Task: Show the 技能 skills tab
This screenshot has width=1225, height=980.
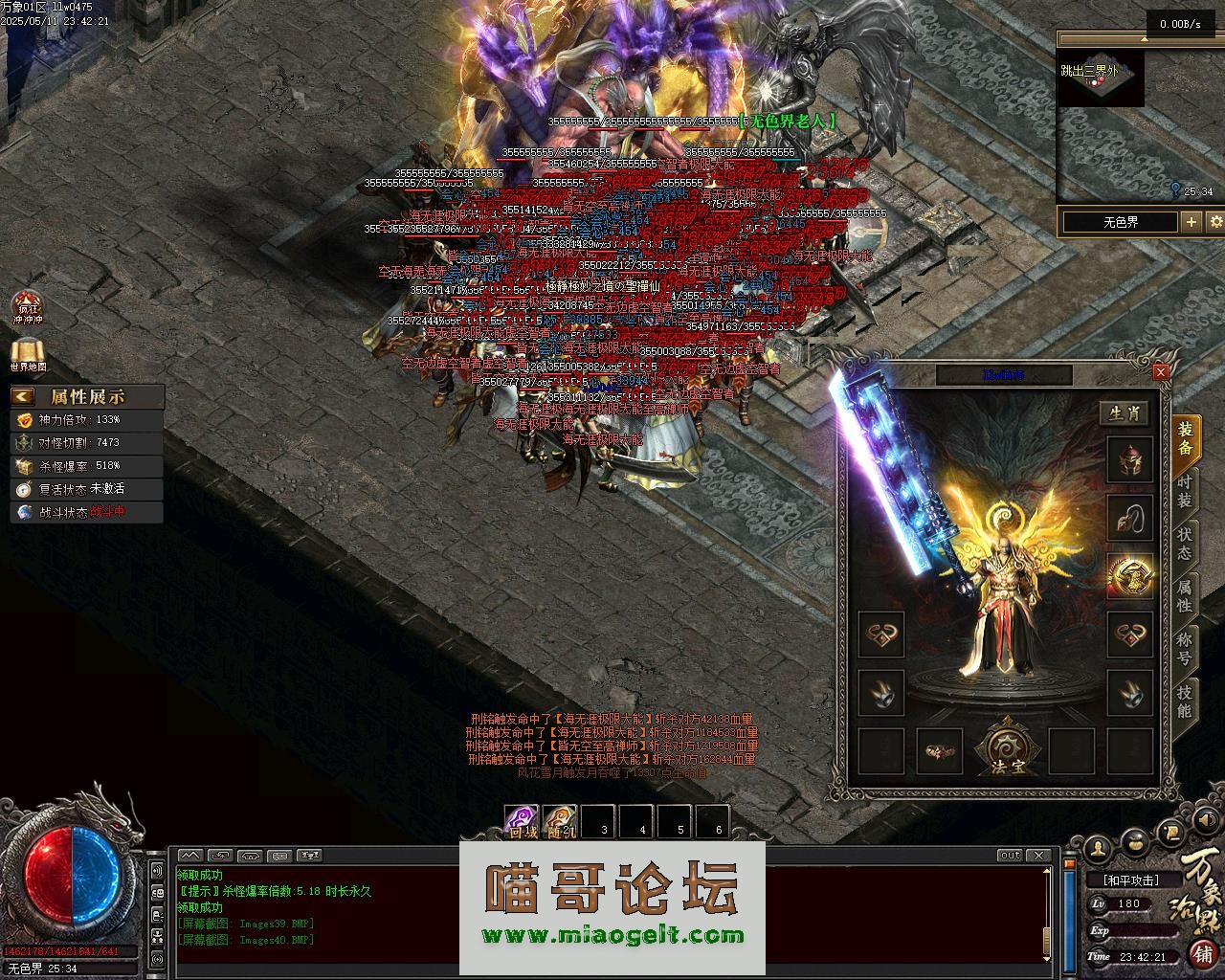Action: [1185, 702]
